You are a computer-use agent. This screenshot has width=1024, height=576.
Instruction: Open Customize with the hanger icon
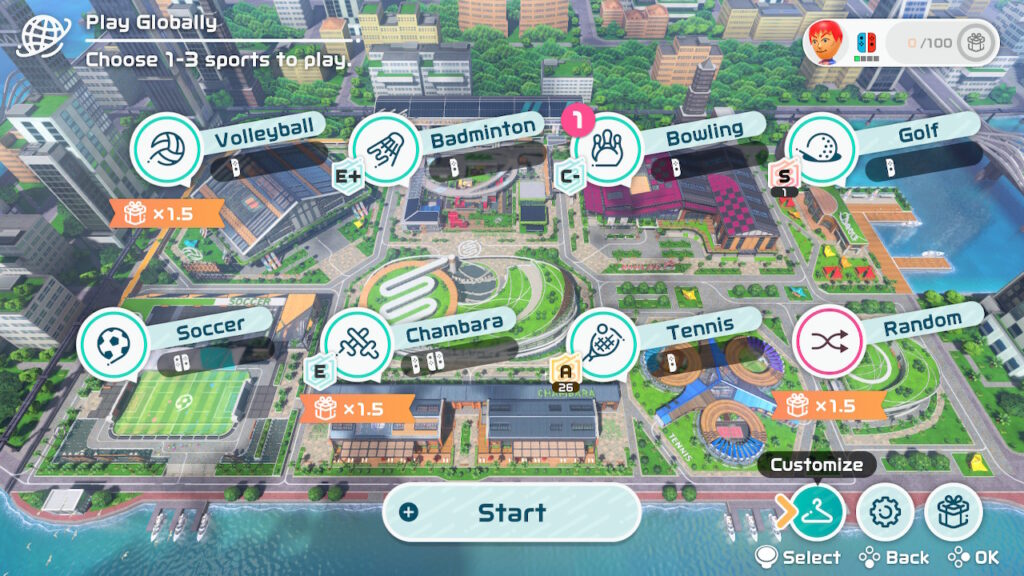point(817,511)
